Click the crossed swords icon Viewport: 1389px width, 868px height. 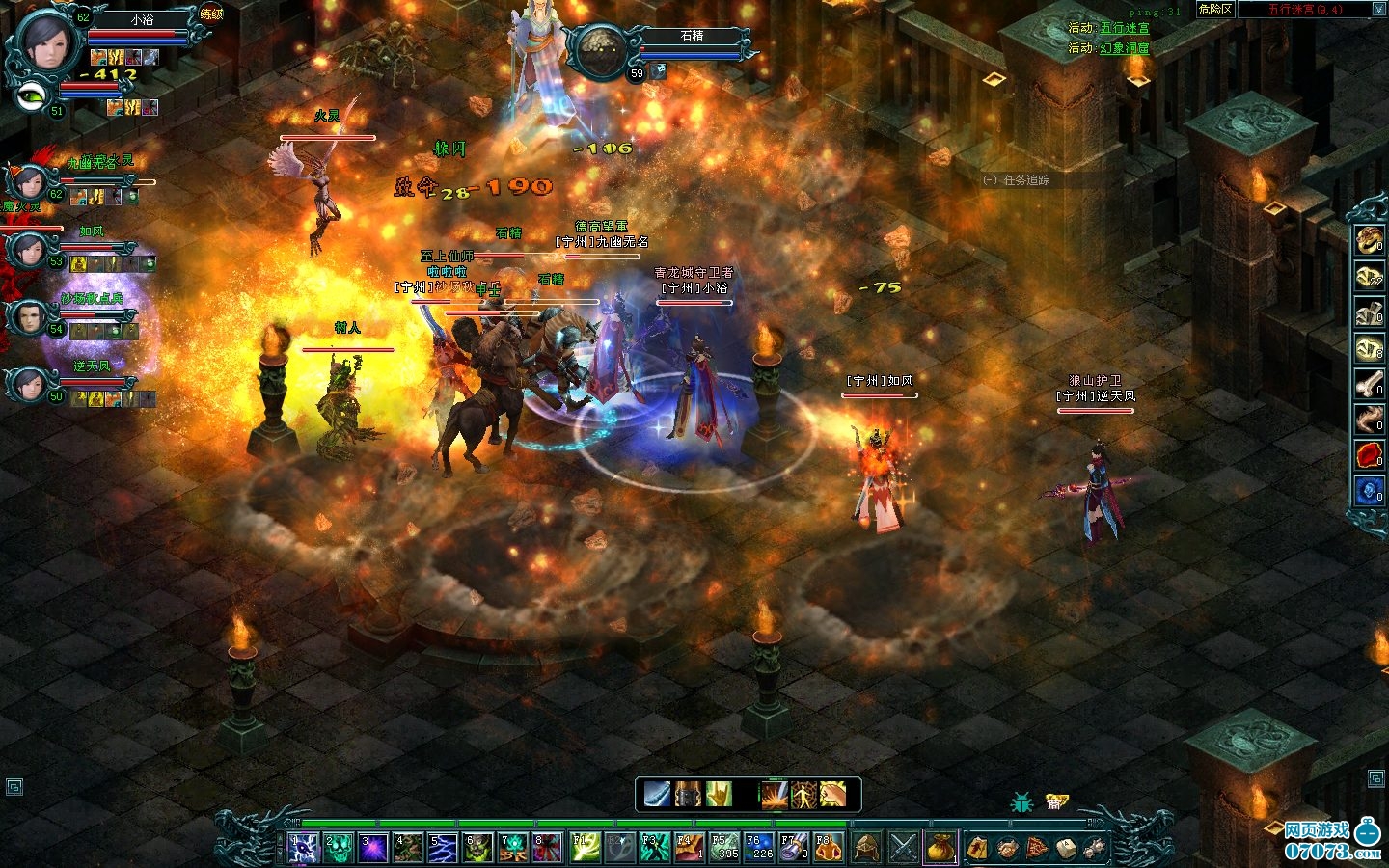pyautogui.click(x=904, y=848)
